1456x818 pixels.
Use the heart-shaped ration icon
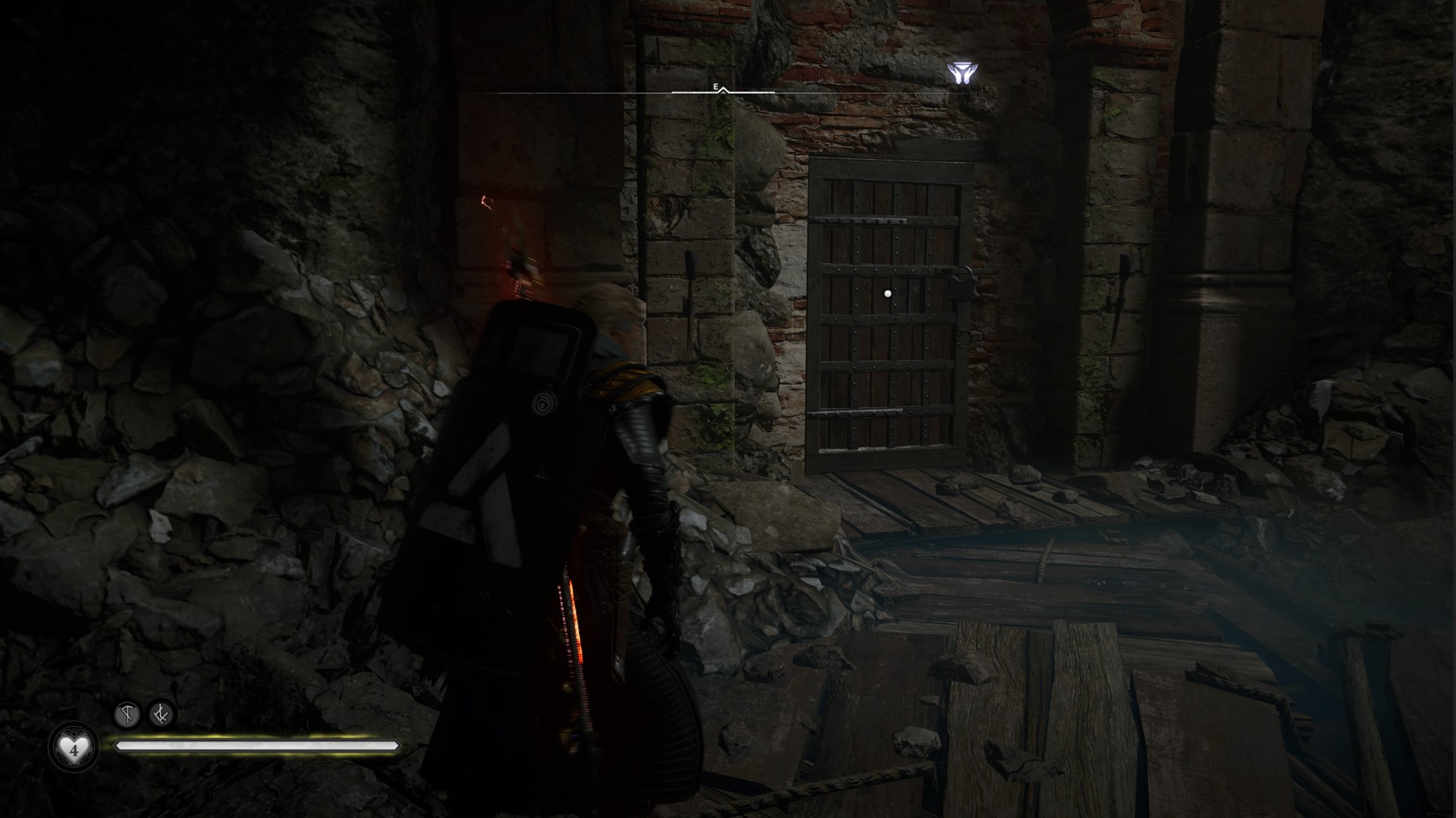tap(74, 749)
